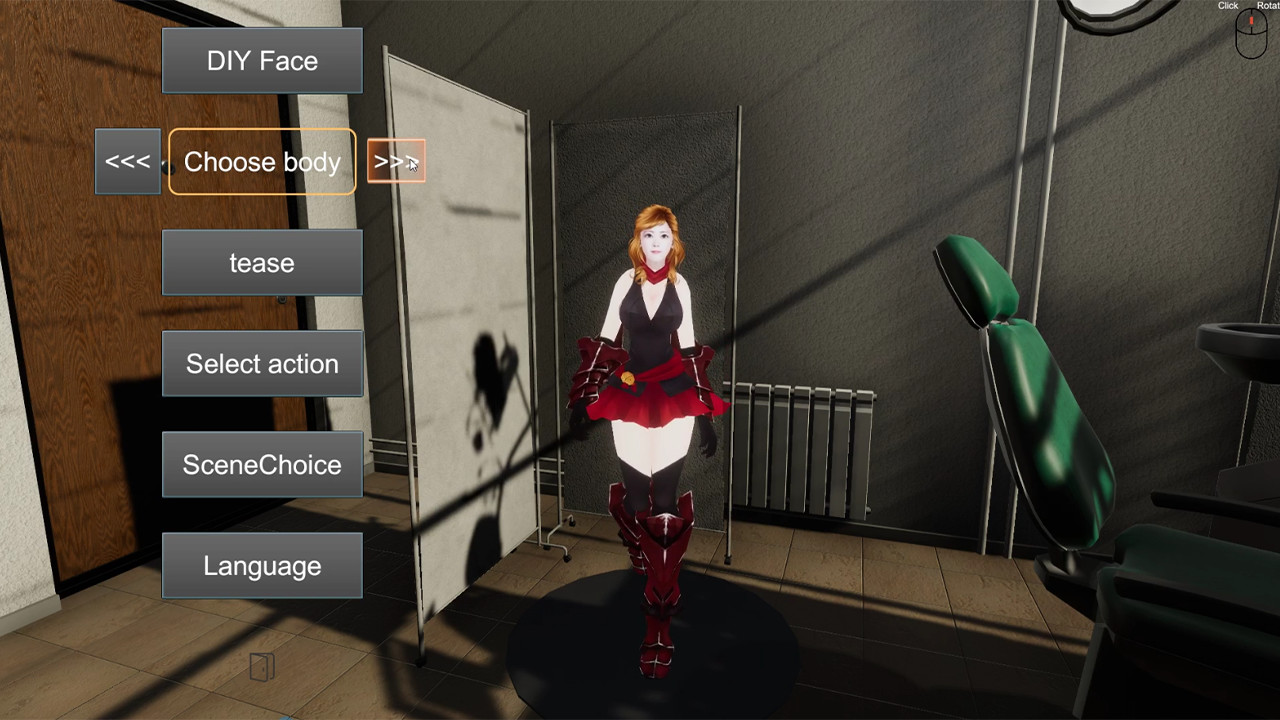Open the Language settings
Image resolution: width=1280 pixels, height=720 pixels.
(x=261, y=565)
